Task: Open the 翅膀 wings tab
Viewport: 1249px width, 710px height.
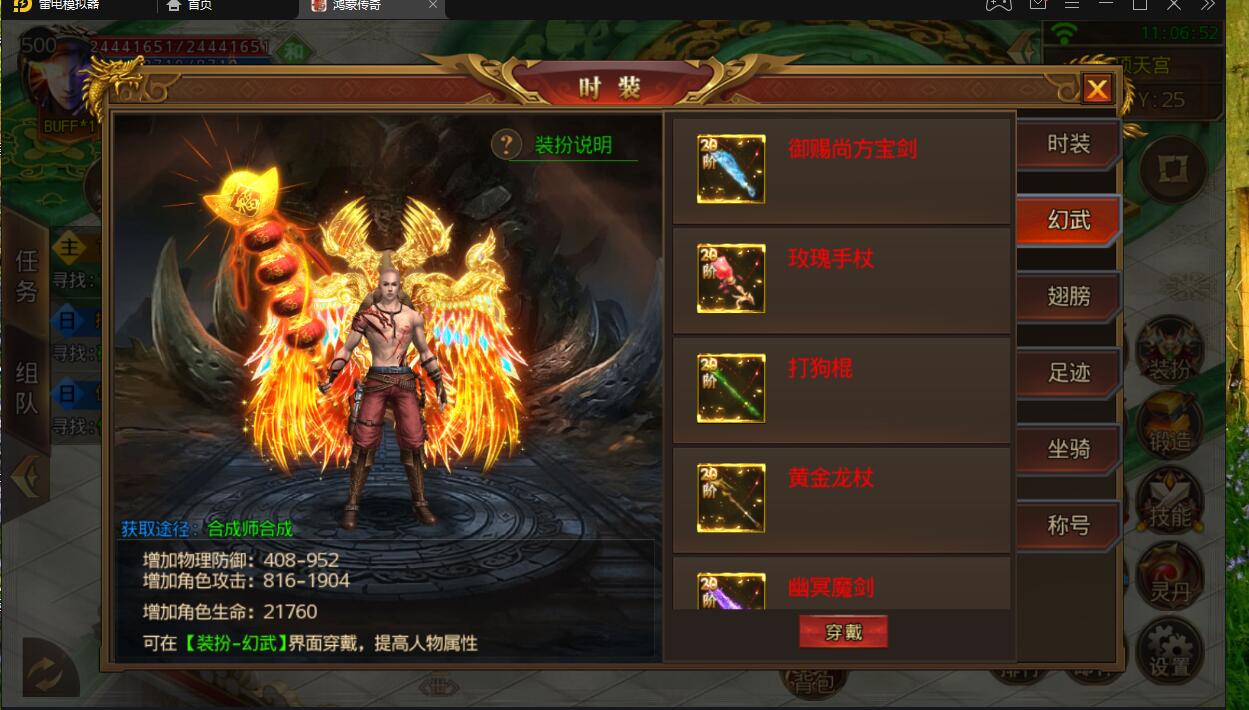Action: click(1067, 297)
